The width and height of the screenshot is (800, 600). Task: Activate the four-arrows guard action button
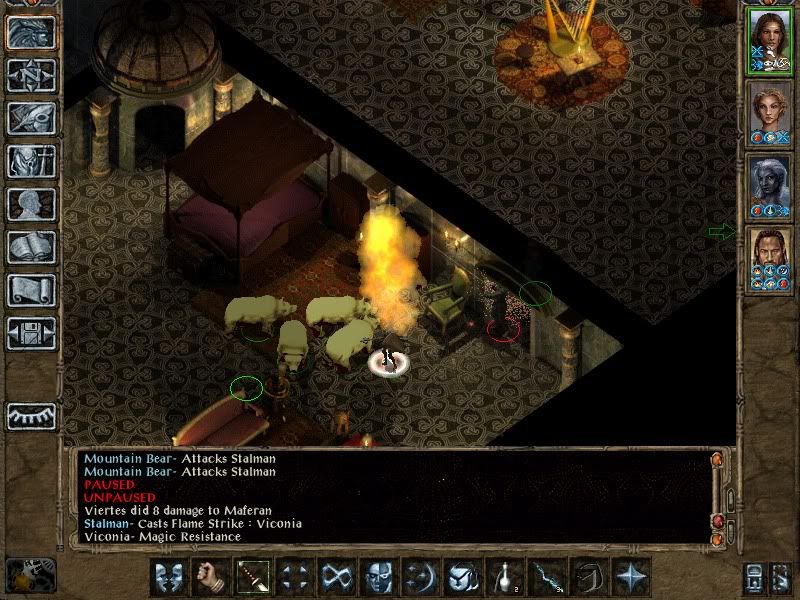click(x=295, y=577)
